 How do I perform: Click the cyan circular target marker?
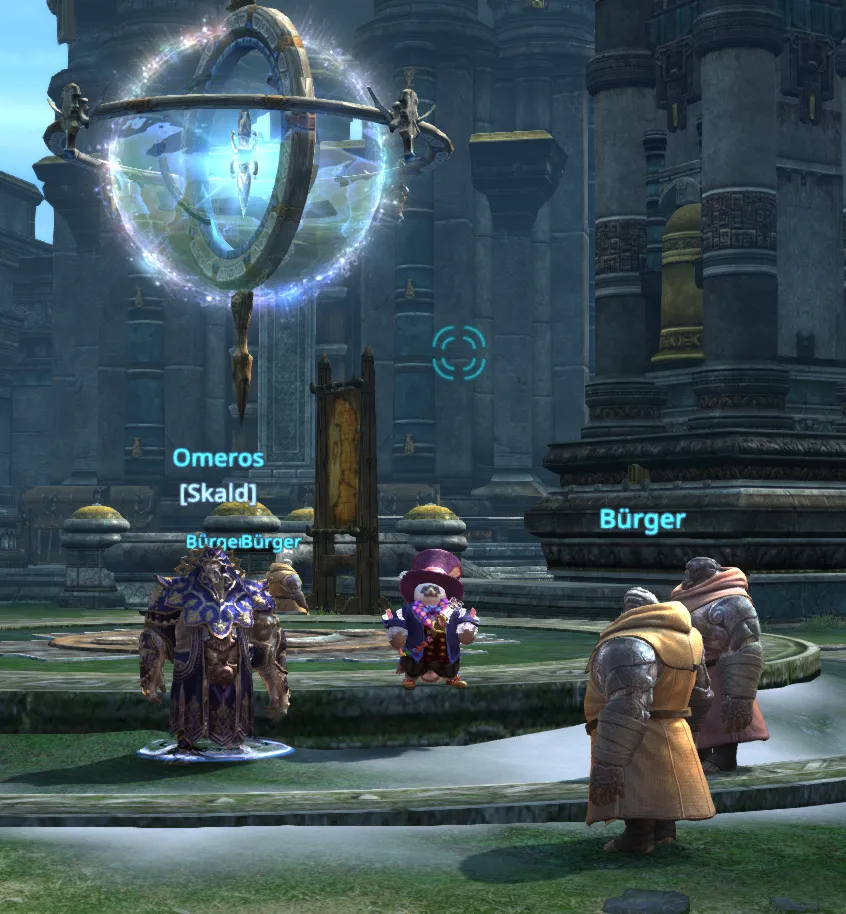pyautogui.click(x=459, y=352)
